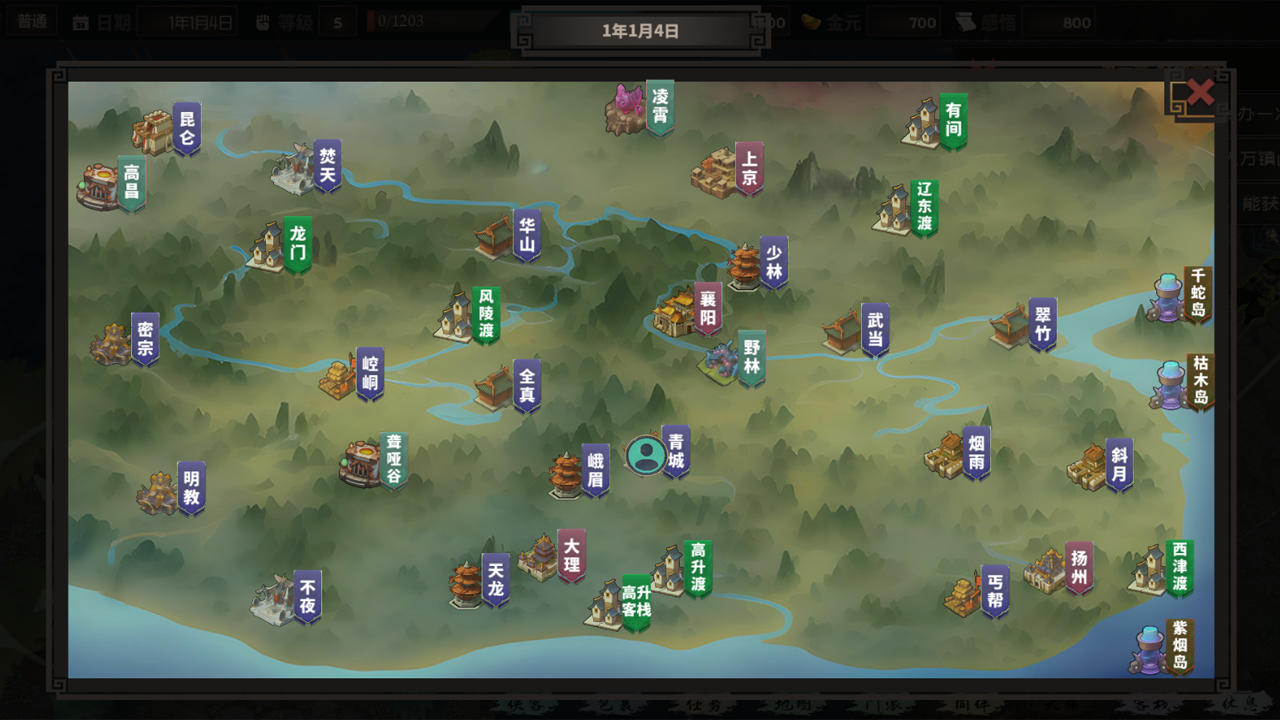The height and width of the screenshot is (720, 1280).
Task: Close the world map window
Action: tap(1199, 94)
